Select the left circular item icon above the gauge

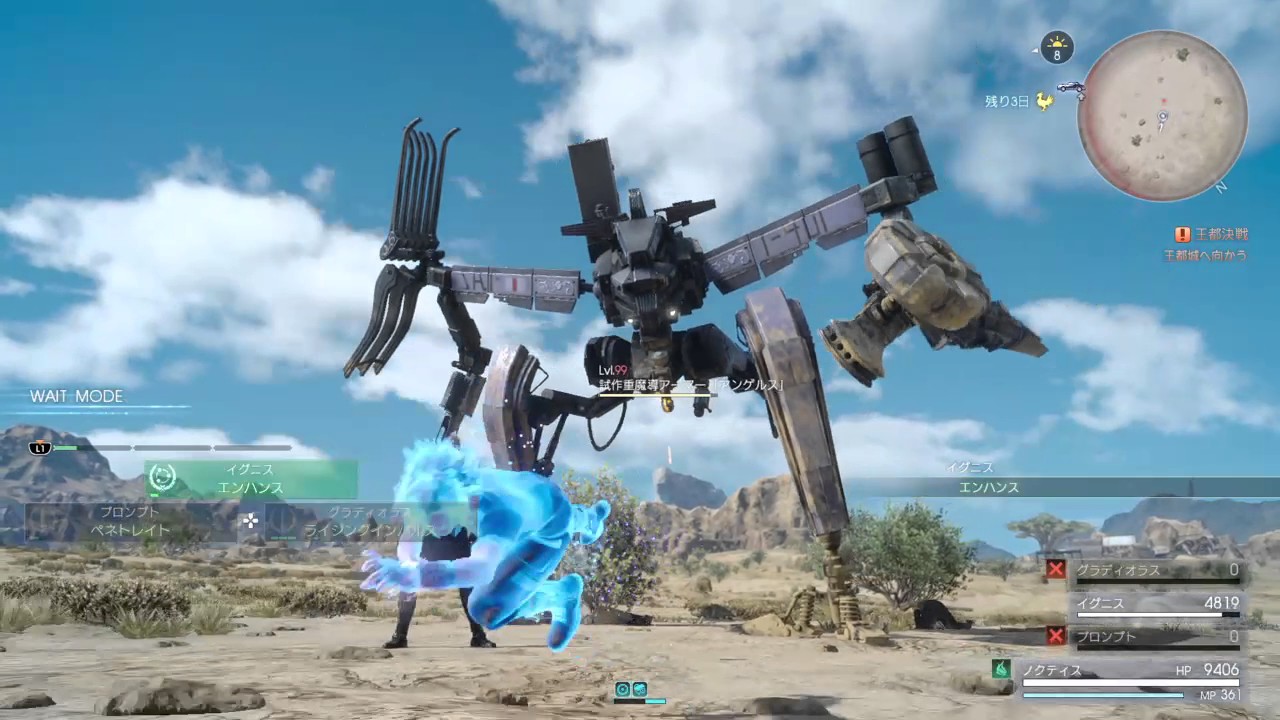tap(622, 689)
